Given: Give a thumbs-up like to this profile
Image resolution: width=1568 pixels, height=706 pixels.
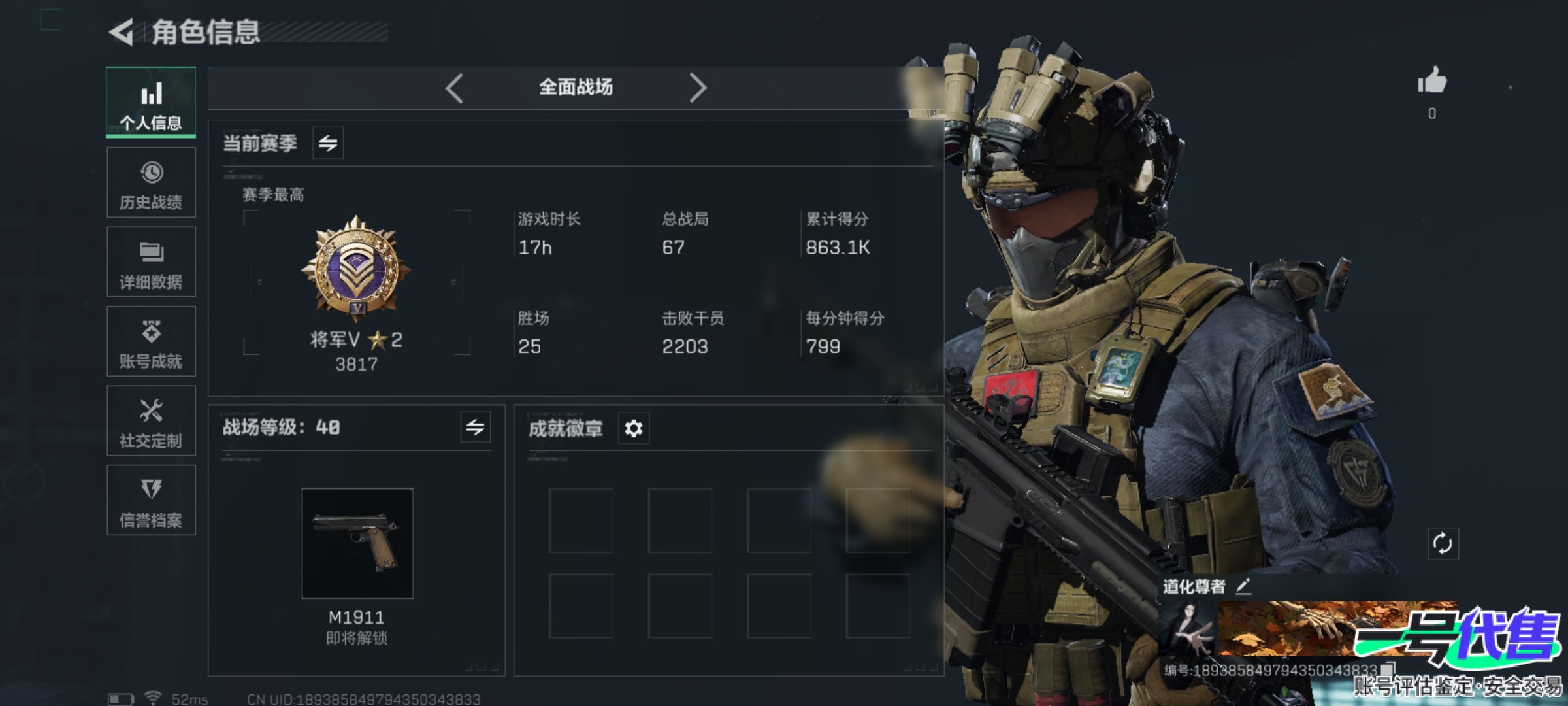Looking at the screenshot, I should (x=1432, y=82).
